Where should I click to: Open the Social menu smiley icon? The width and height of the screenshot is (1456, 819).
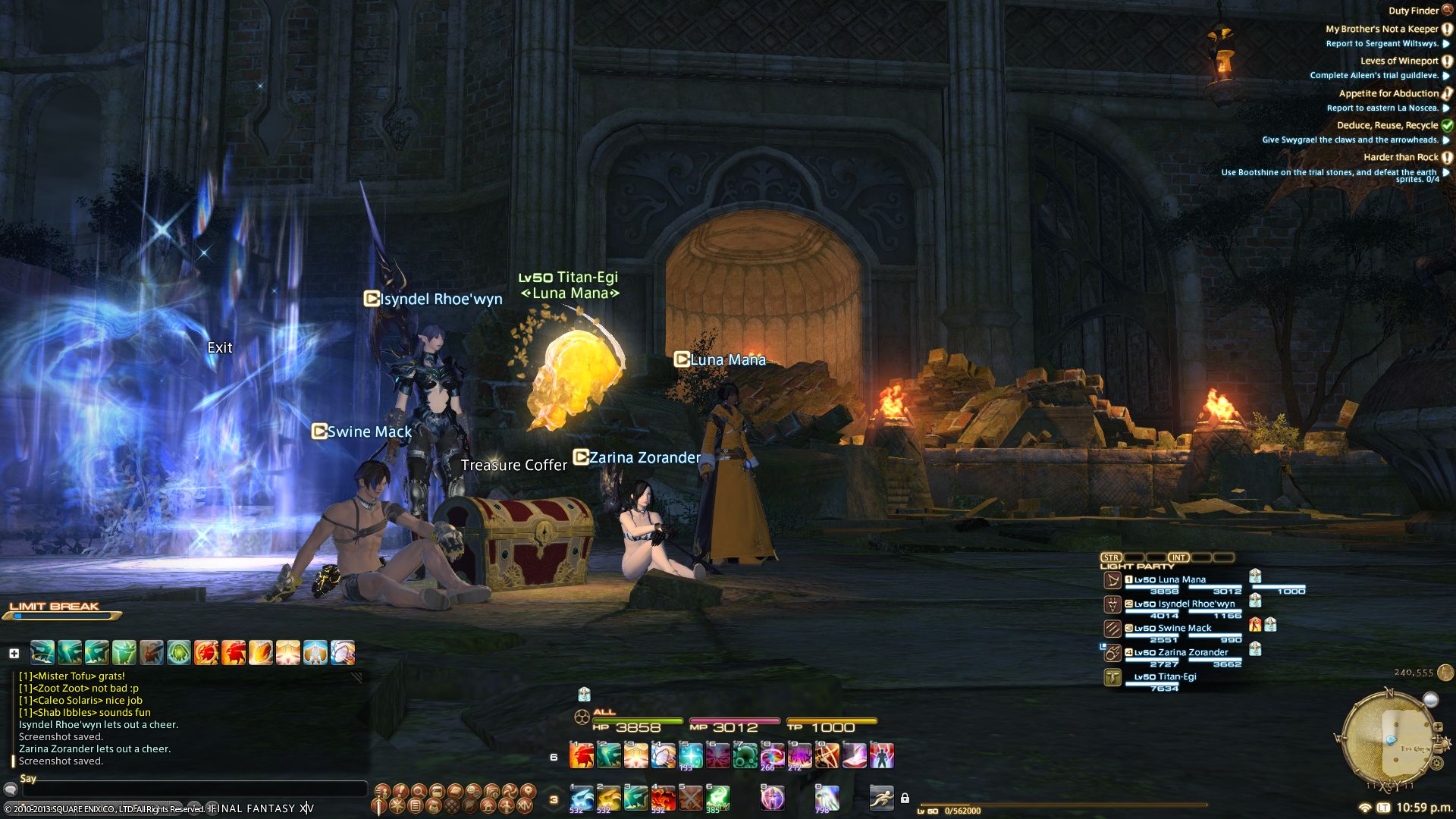click(x=472, y=792)
